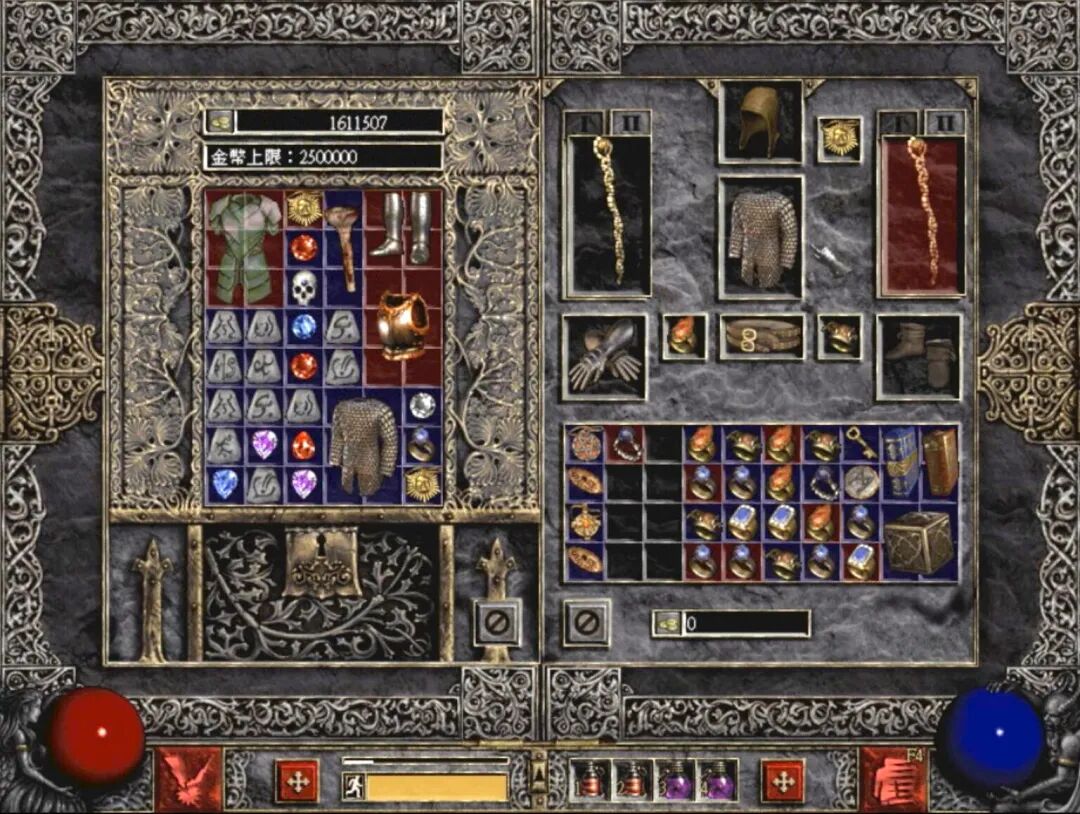Click the inventory gold drop button
Image resolution: width=1080 pixels, height=814 pixels.
tap(666, 623)
